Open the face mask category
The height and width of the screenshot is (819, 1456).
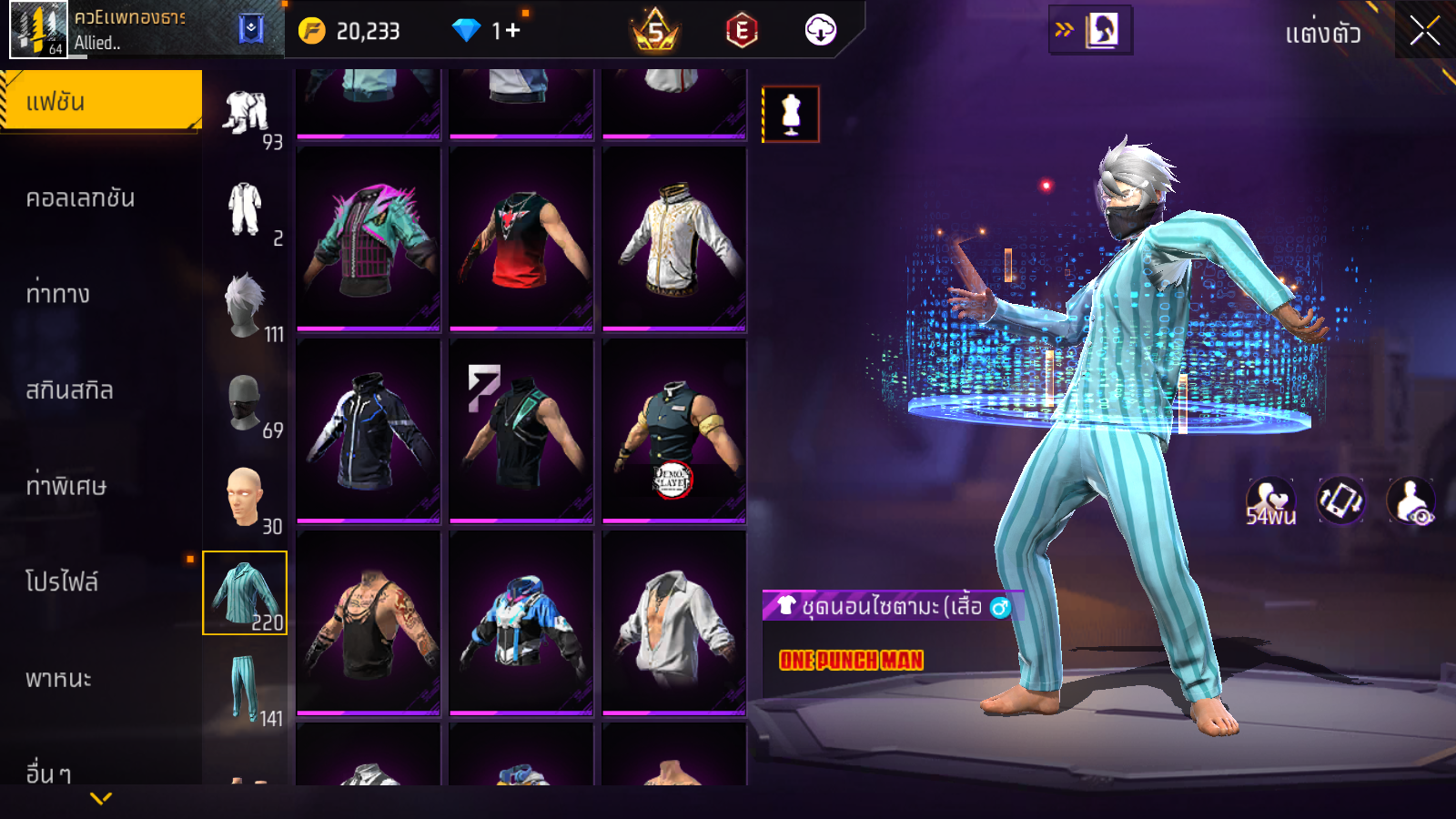246,402
